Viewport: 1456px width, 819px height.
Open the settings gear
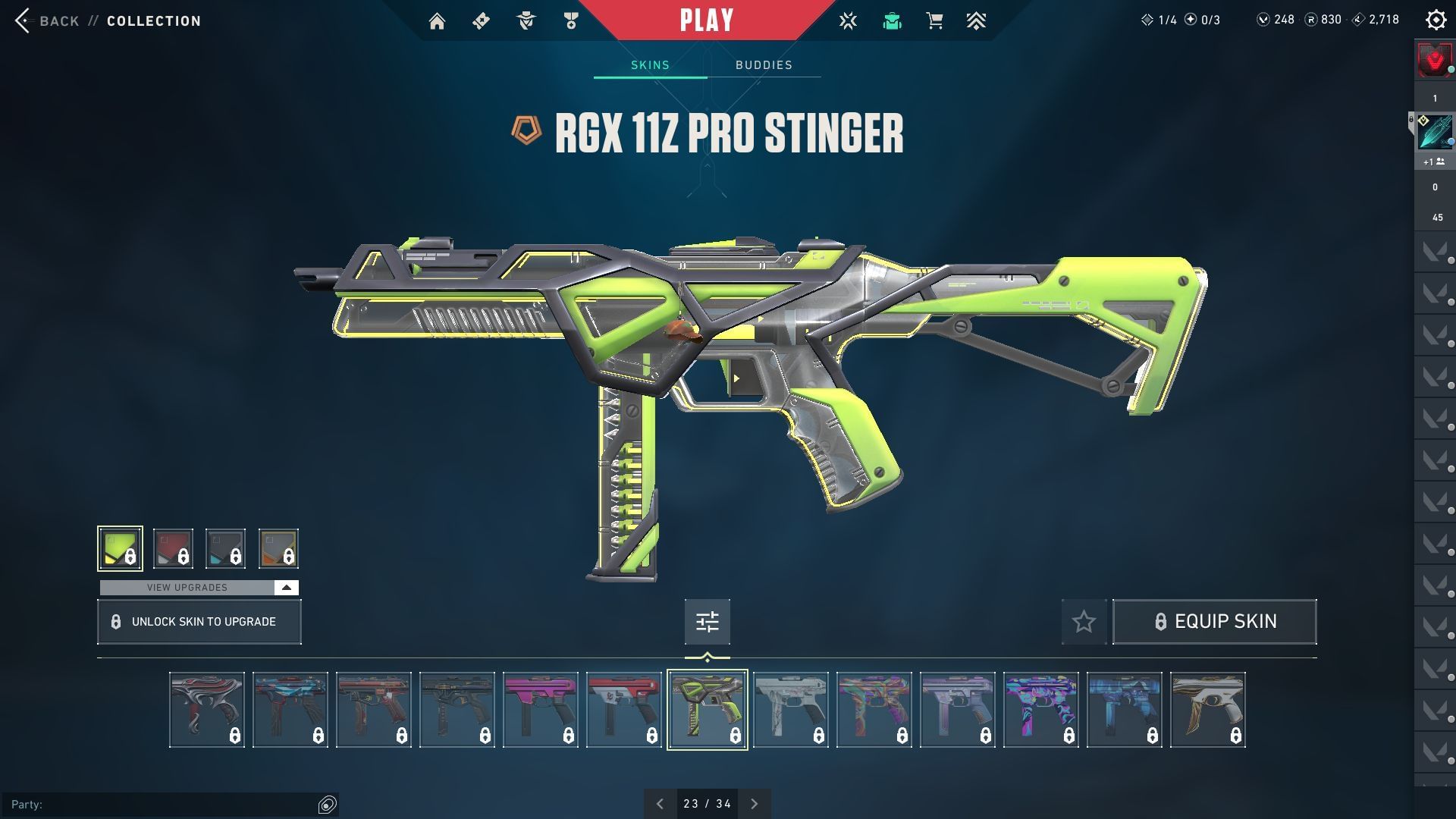1436,20
